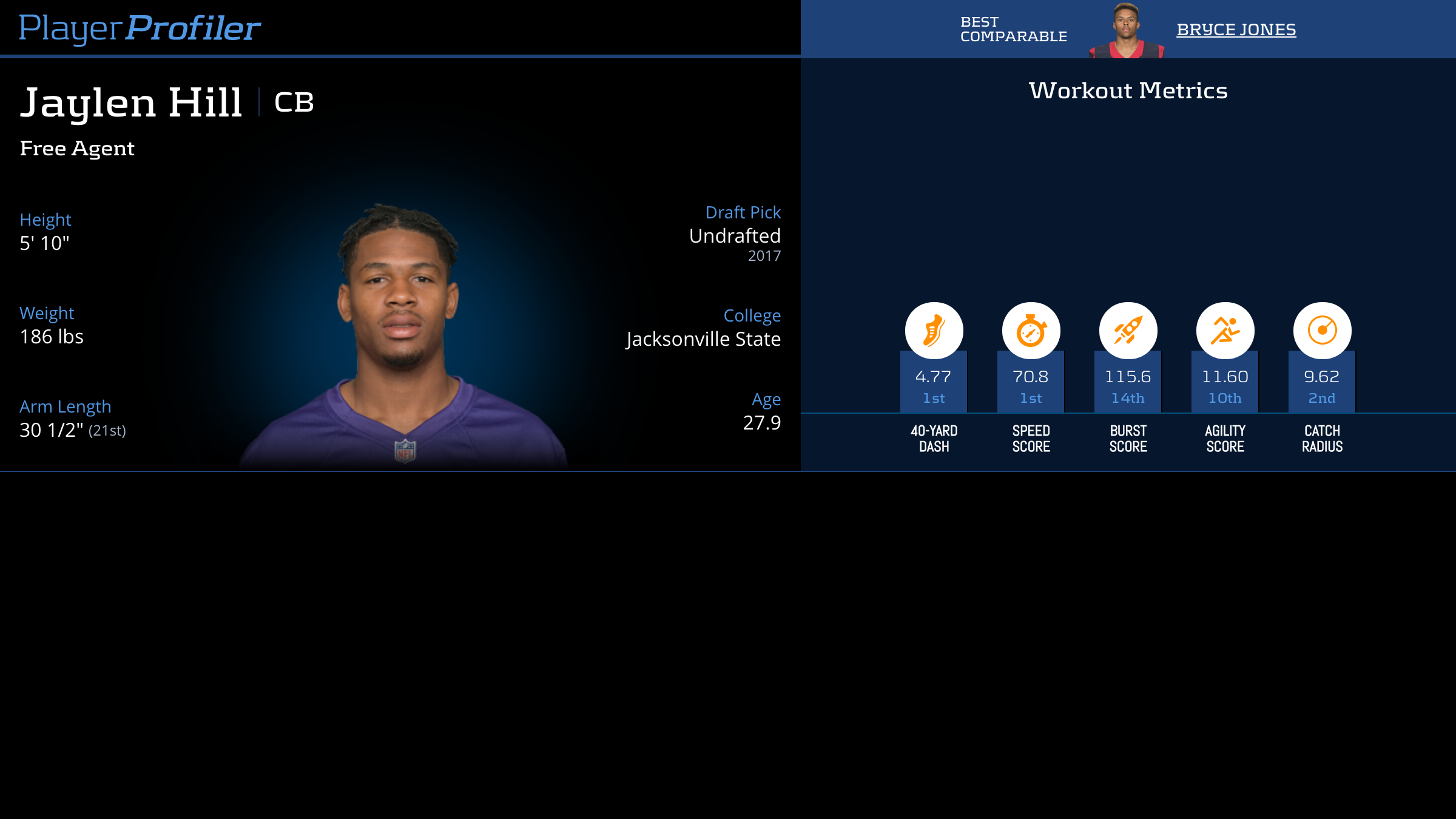Open the Agility Score runner icon
1456x819 pixels.
point(1225,331)
